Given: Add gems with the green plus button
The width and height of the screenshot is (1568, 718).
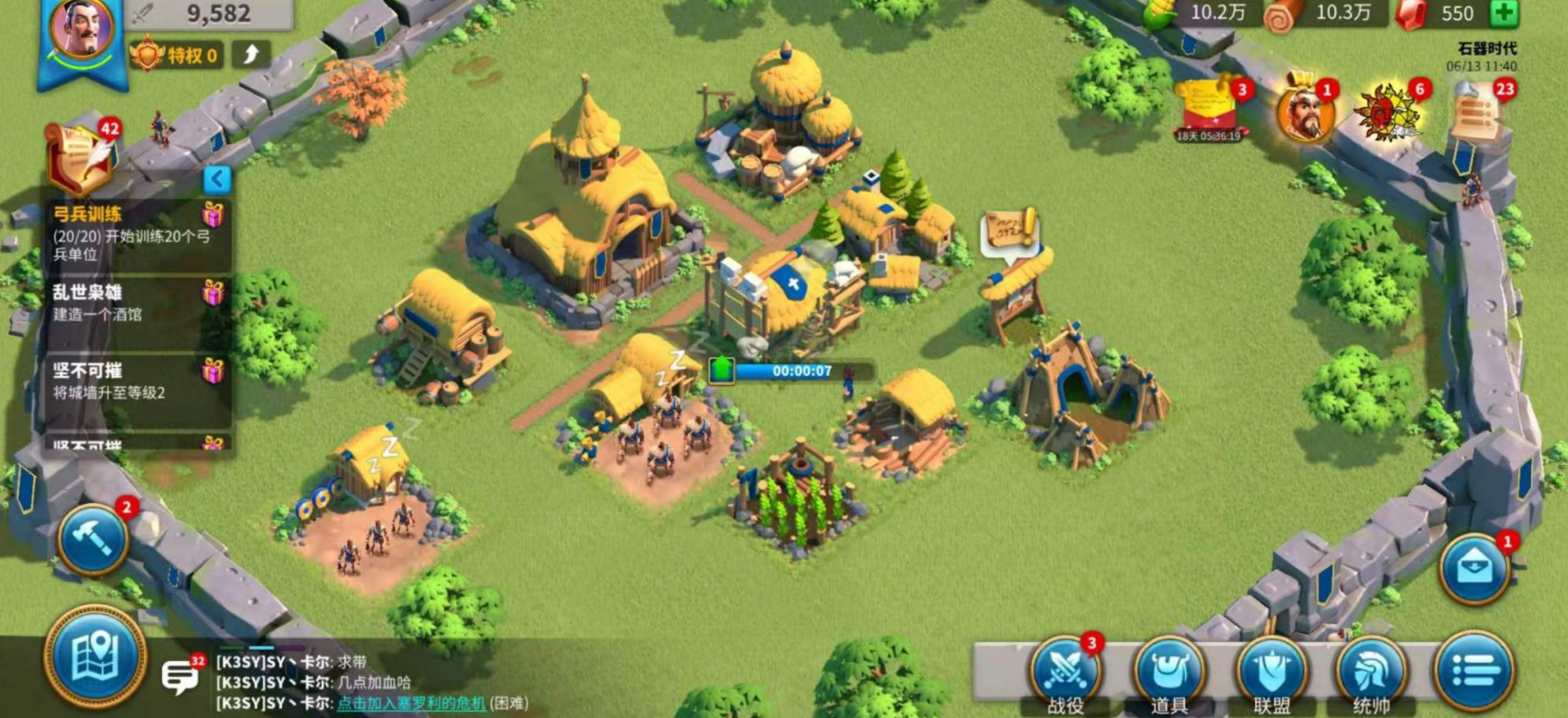Looking at the screenshot, I should [1504, 13].
